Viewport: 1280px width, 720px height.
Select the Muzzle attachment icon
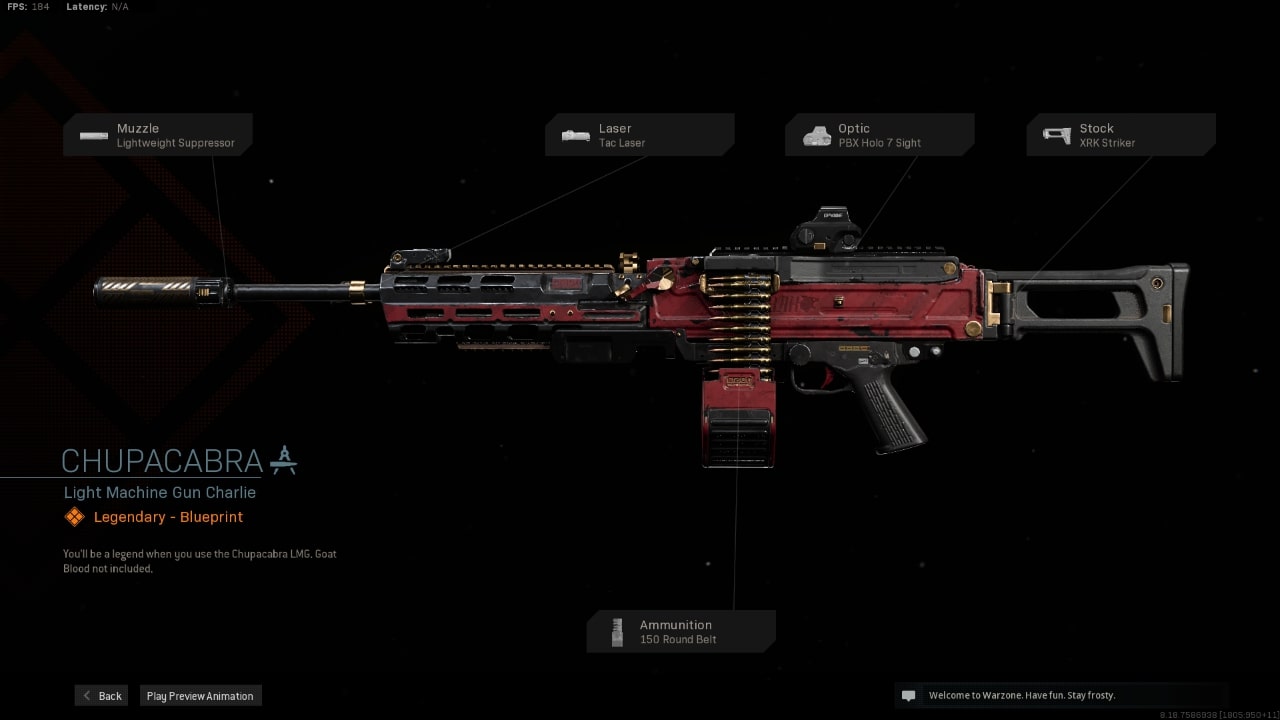pos(94,135)
